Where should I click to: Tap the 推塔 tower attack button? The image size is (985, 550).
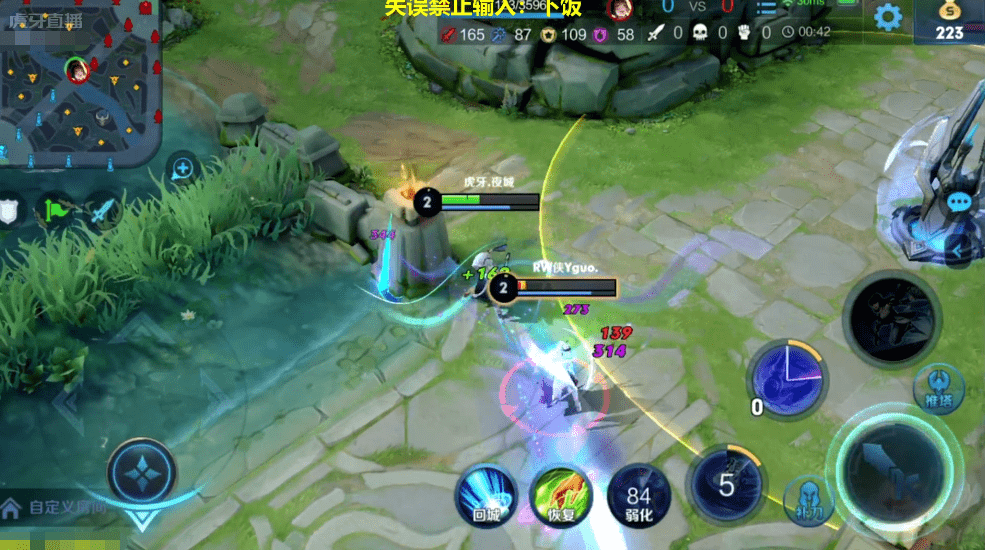click(x=938, y=388)
